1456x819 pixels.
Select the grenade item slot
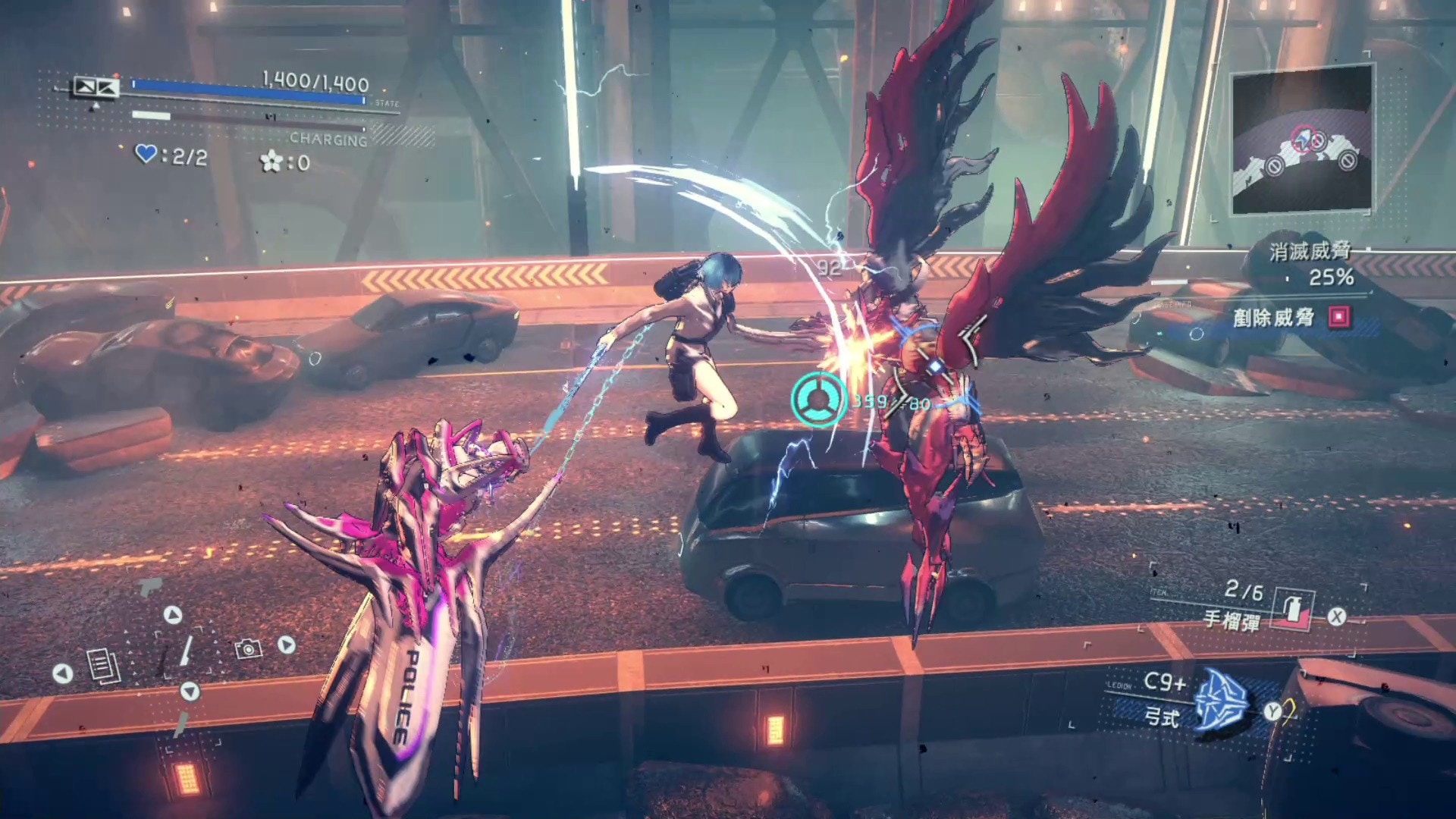coord(1292,610)
